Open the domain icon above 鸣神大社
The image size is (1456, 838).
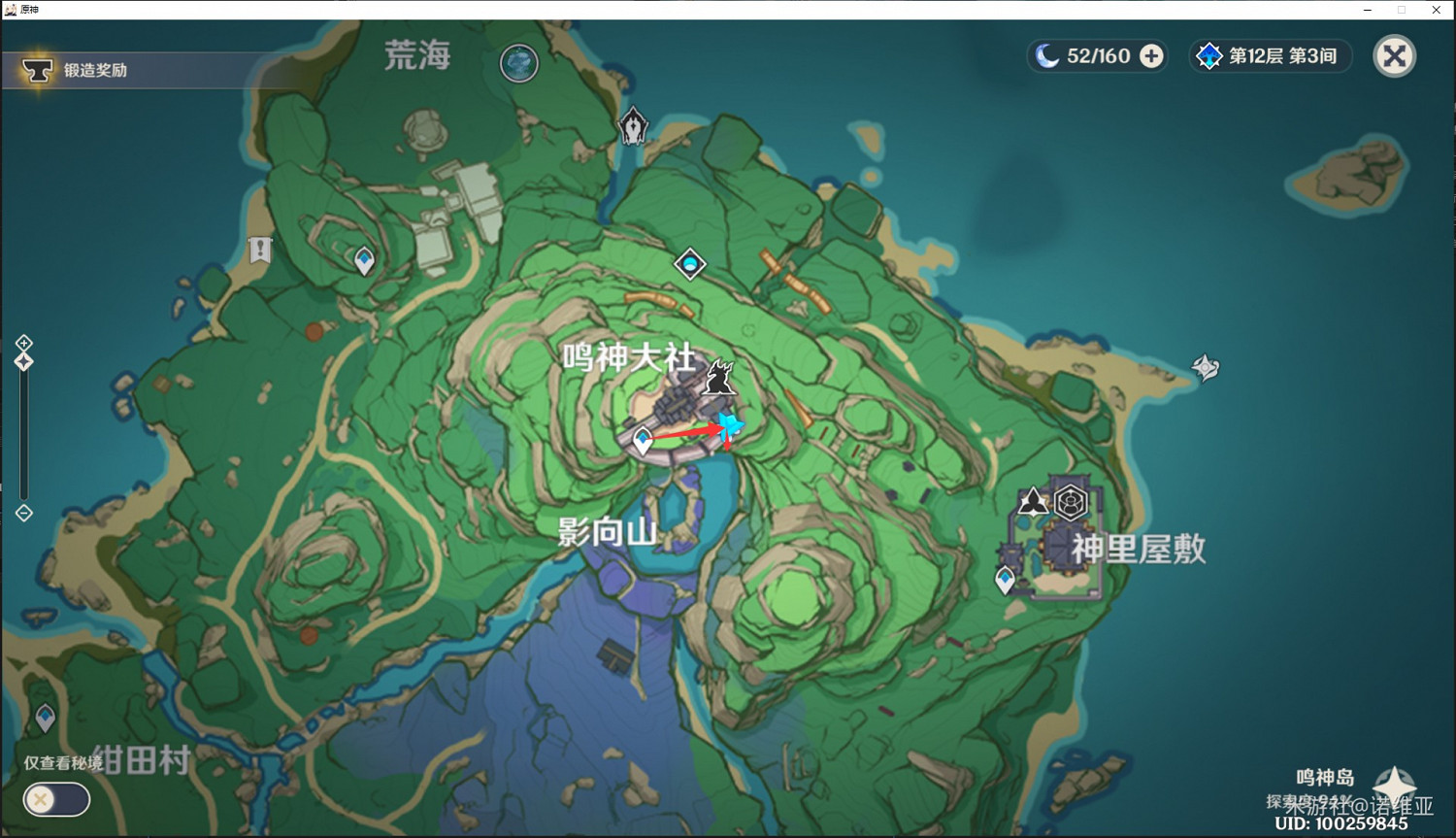tap(690, 263)
